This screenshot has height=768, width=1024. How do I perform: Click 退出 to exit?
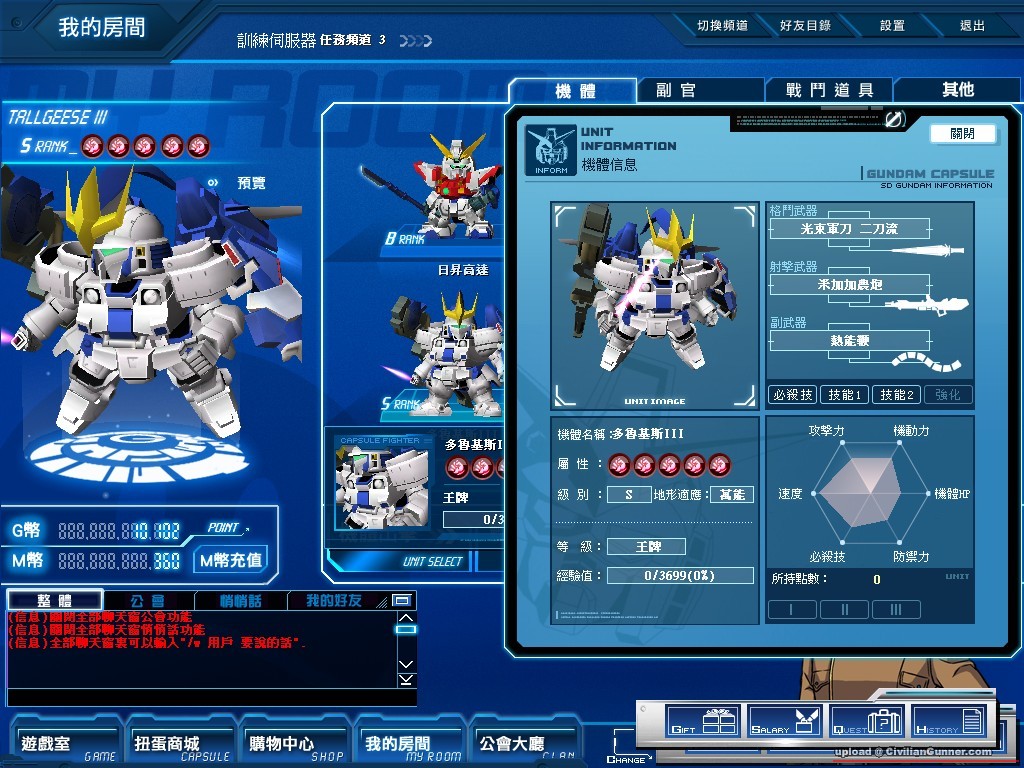pos(972,26)
